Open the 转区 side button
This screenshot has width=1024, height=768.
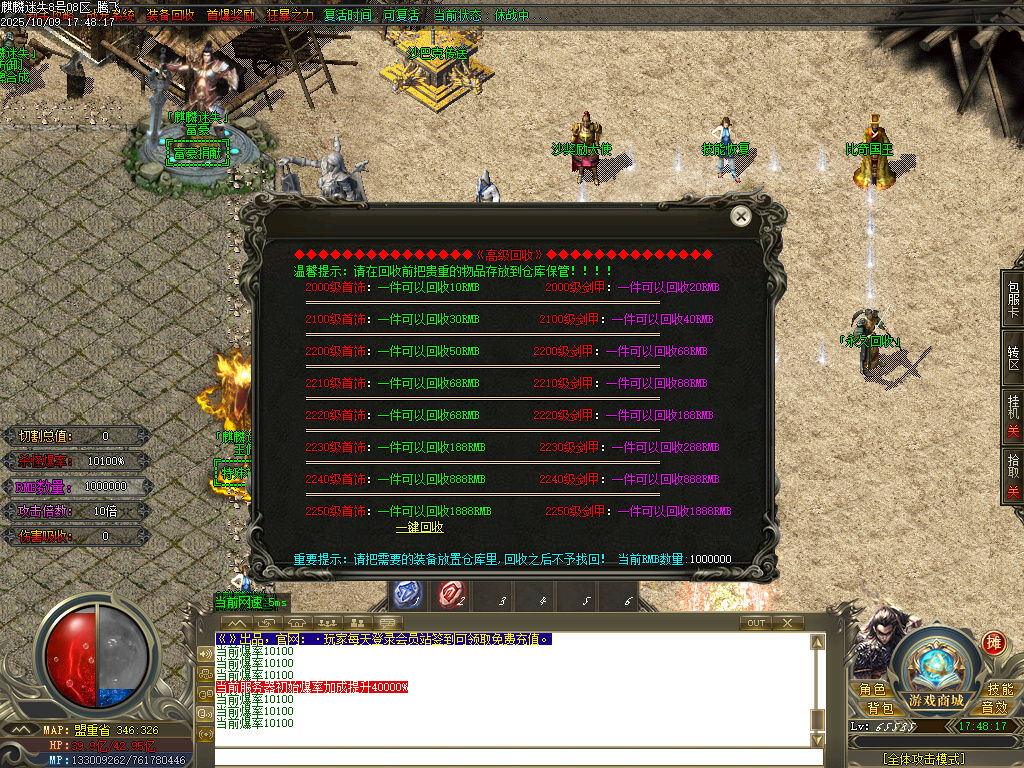(x=1013, y=358)
